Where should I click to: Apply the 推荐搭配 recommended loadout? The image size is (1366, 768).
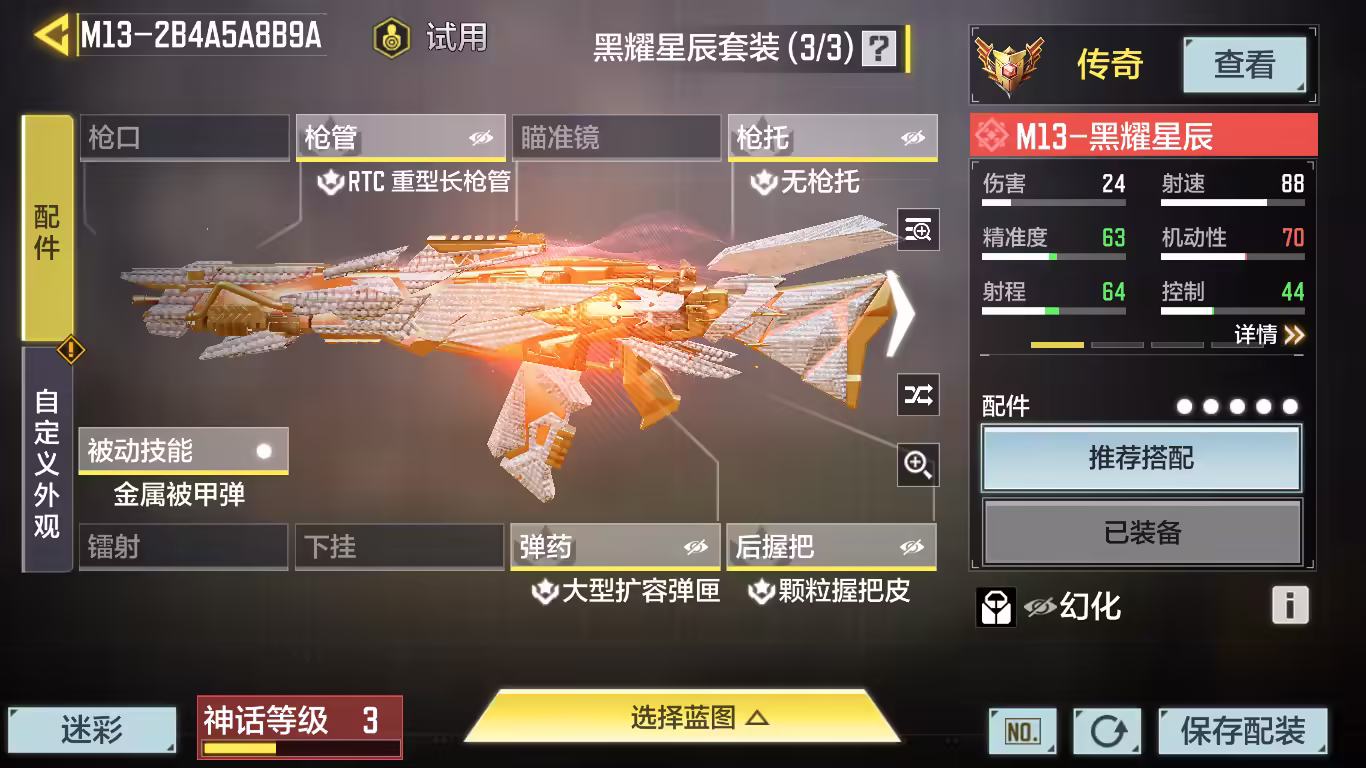point(1141,459)
